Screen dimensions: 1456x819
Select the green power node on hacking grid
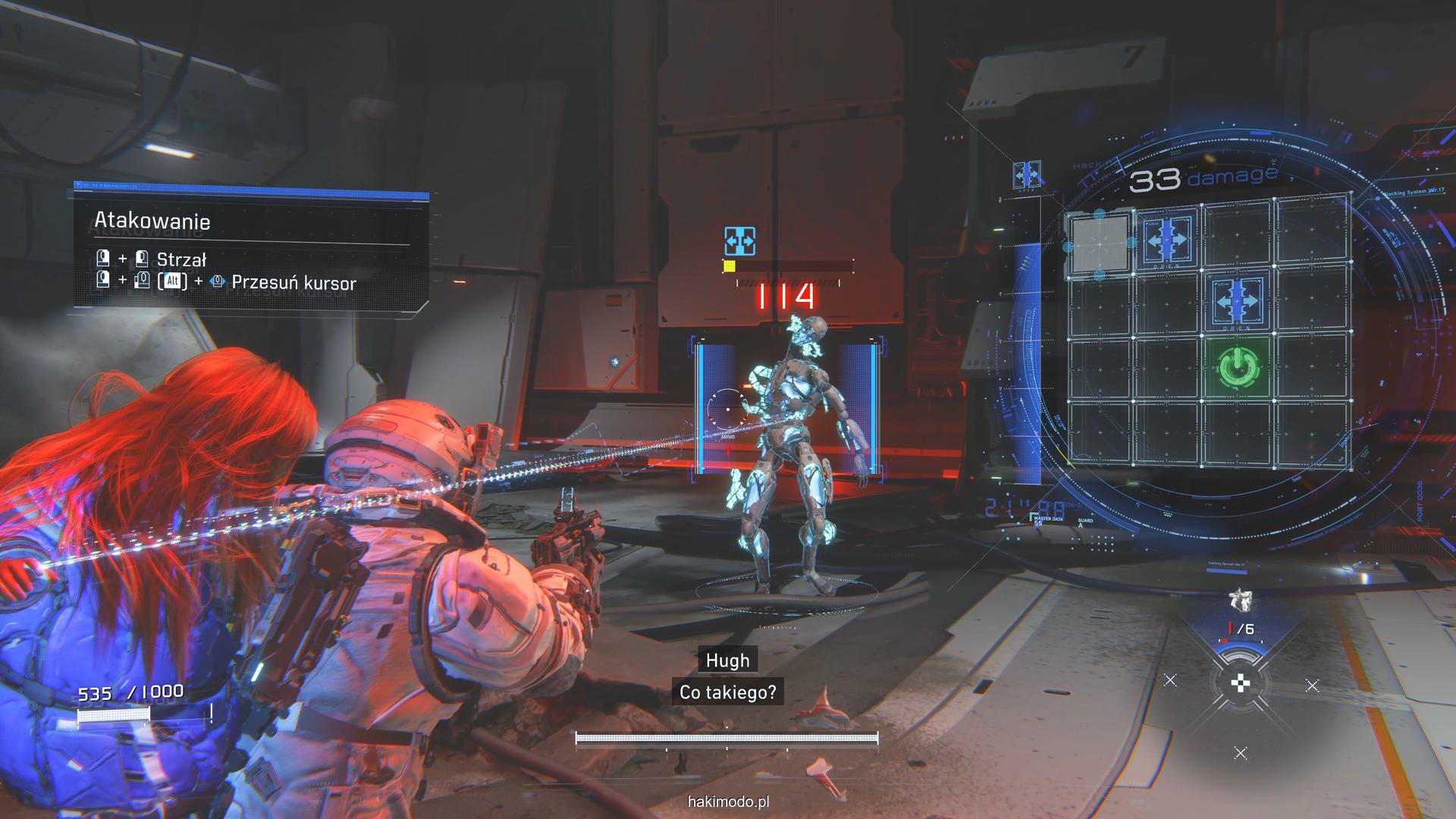pos(1238,369)
